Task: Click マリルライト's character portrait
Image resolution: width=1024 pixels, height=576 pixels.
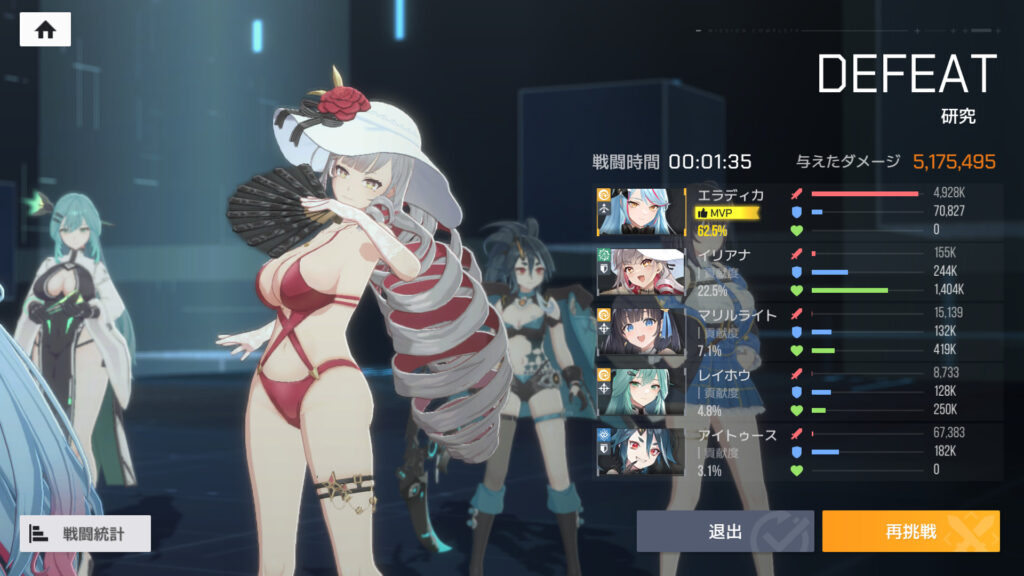Action: coord(641,332)
